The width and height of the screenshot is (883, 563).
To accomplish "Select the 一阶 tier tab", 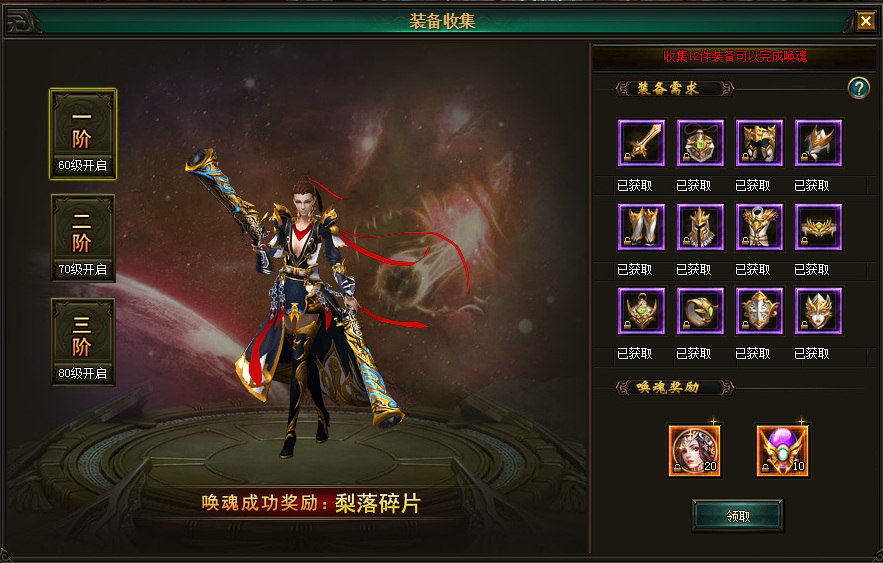I will (x=83, y=134).
